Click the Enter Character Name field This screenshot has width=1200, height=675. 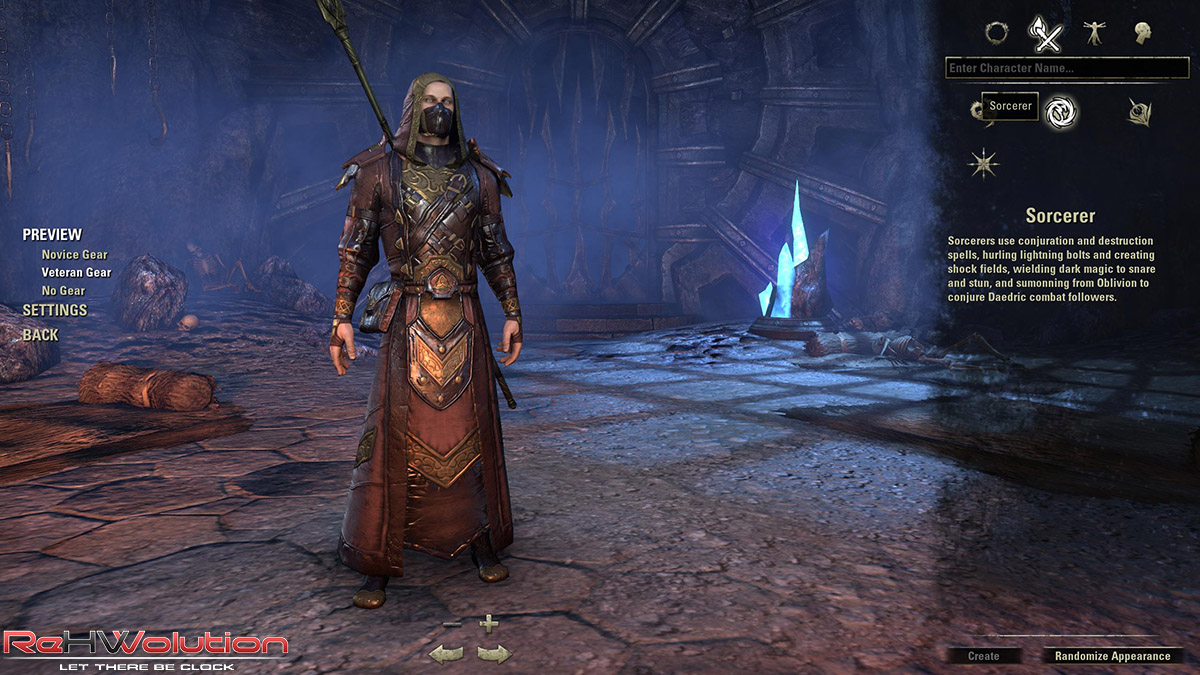point(1067,68)
